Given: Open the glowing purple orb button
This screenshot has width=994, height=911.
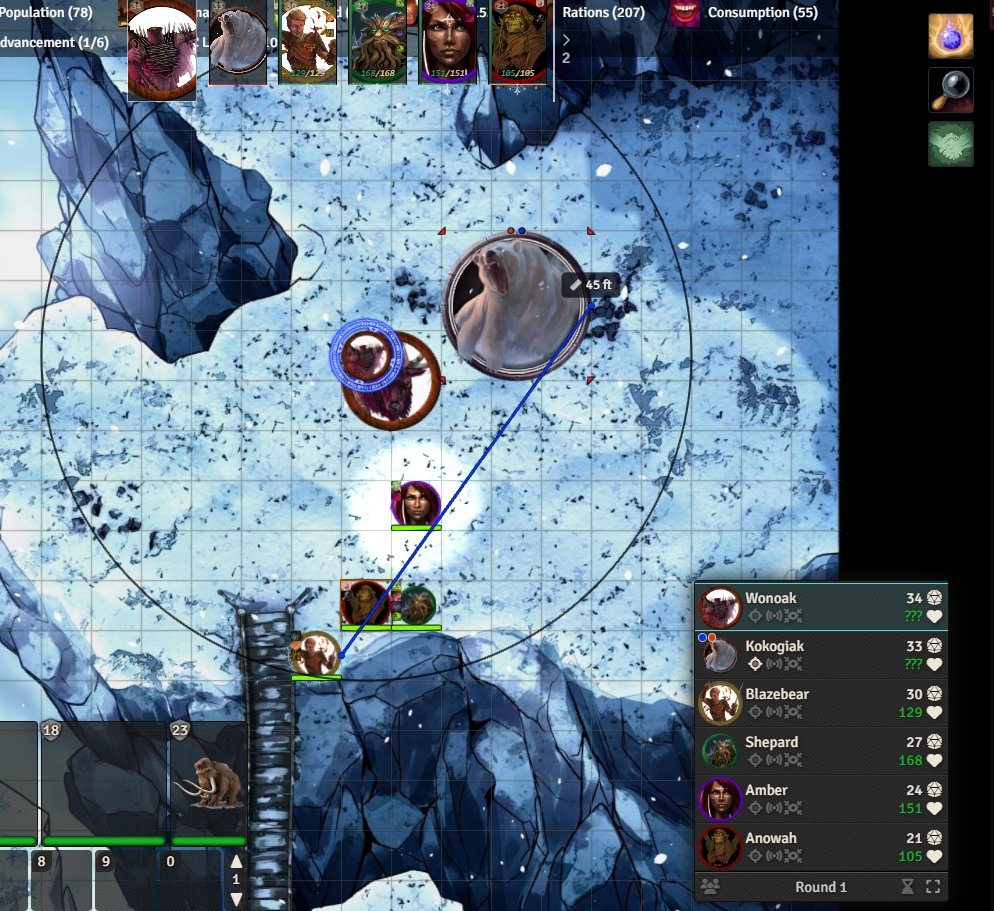Looking at the screenshot, I should tap(951, 37).
